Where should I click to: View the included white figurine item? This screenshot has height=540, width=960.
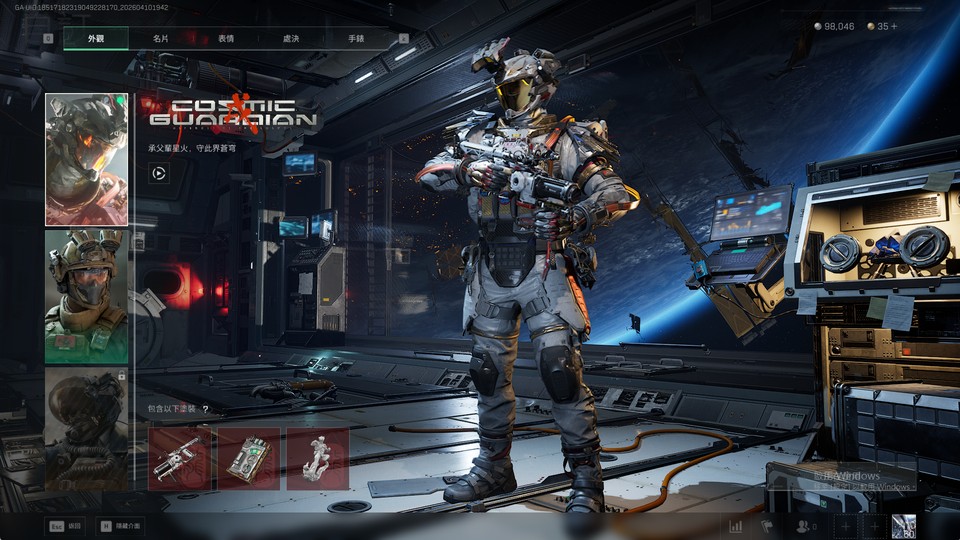[317, 459]
